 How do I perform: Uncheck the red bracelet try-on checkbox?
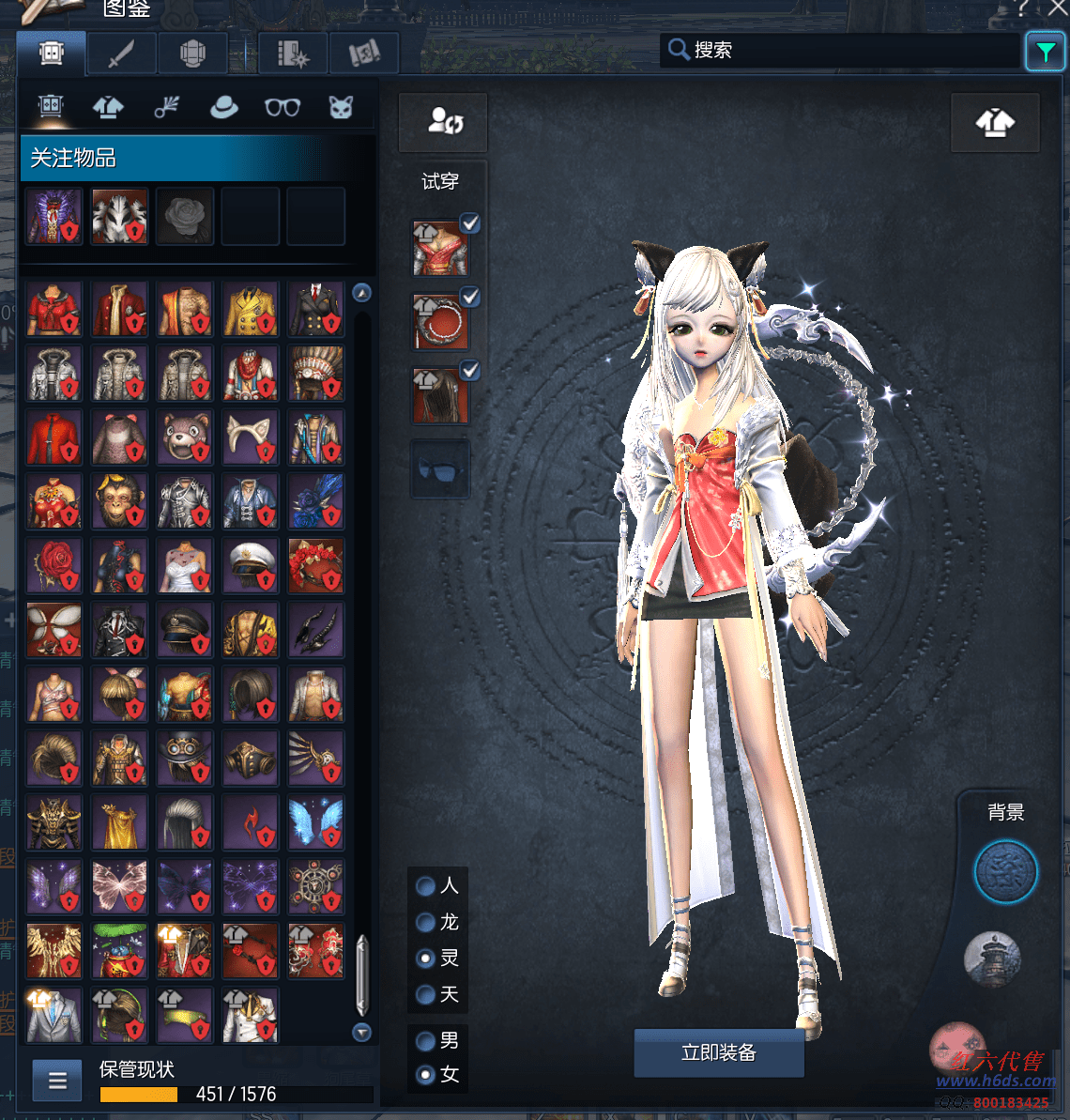pos(469,297)
